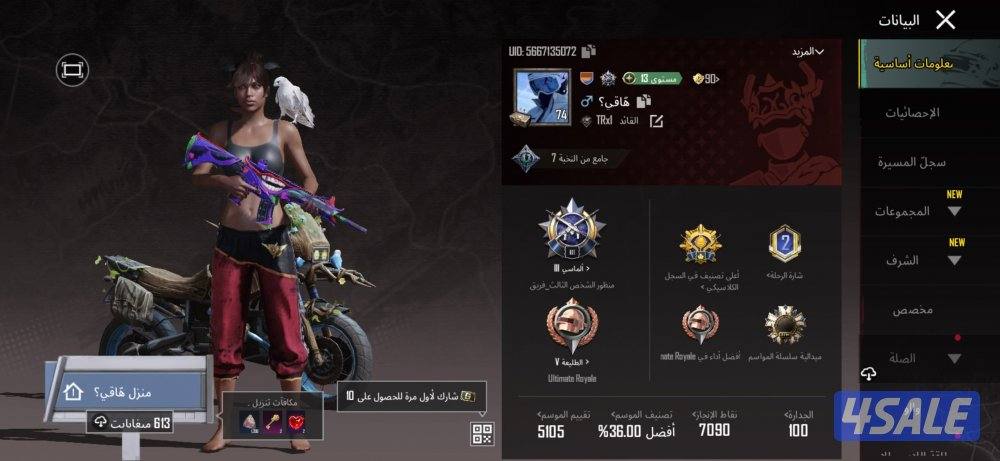Open the شارة الرحلة journey badge
The image size is (1000, 461).
coord(784,243)
